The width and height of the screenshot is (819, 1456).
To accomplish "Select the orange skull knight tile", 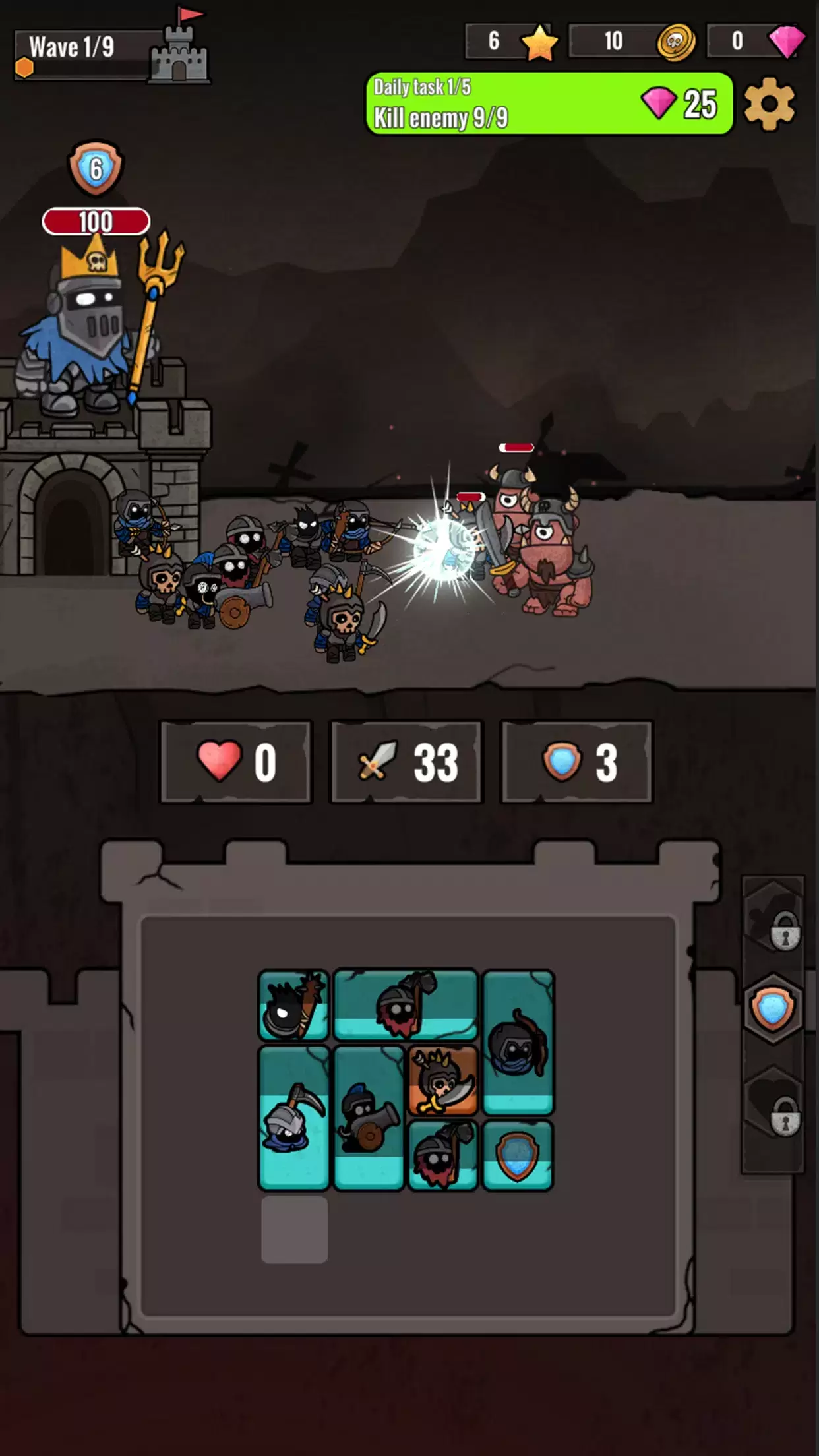I will point(442,1080).
